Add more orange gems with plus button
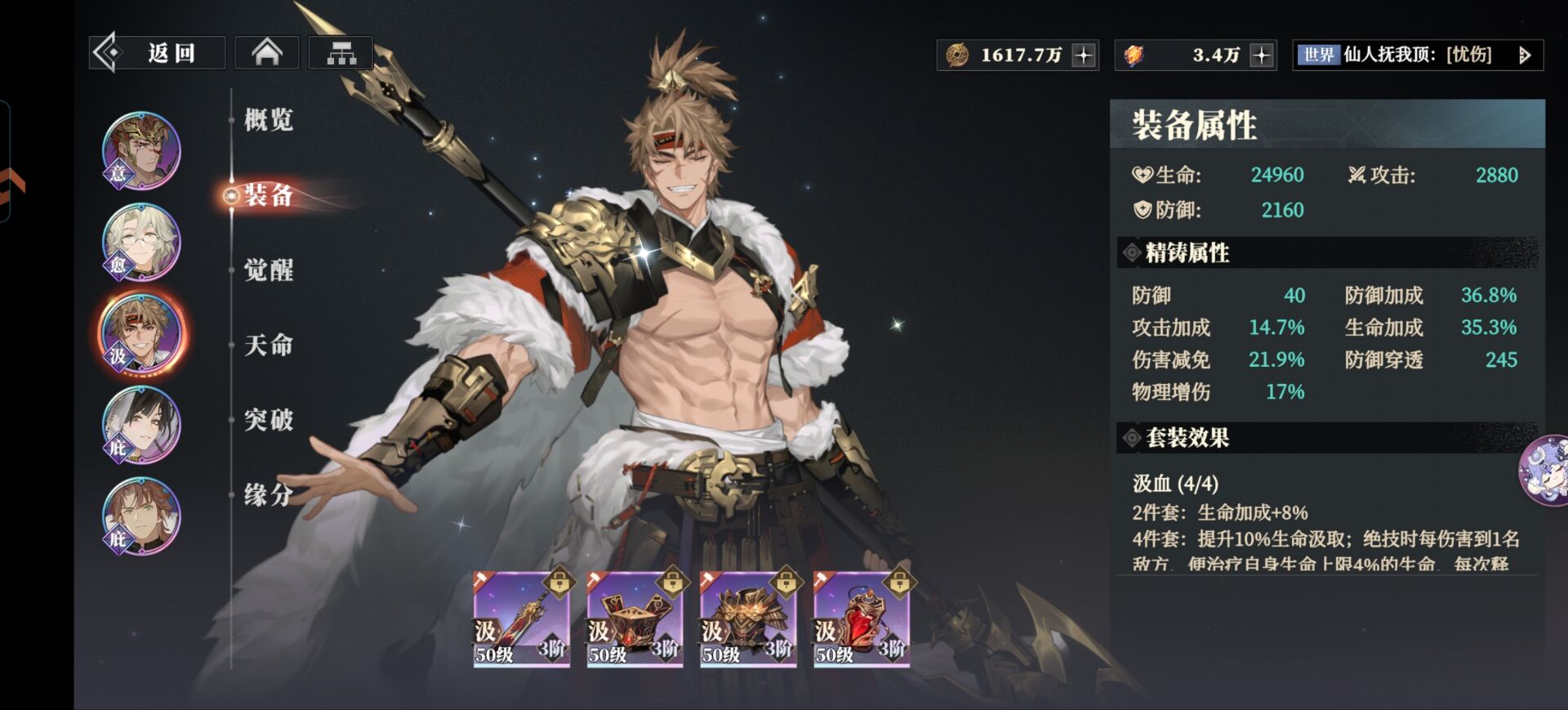This screenshot has height=710, width=1568. click(x=1262, y=56)
